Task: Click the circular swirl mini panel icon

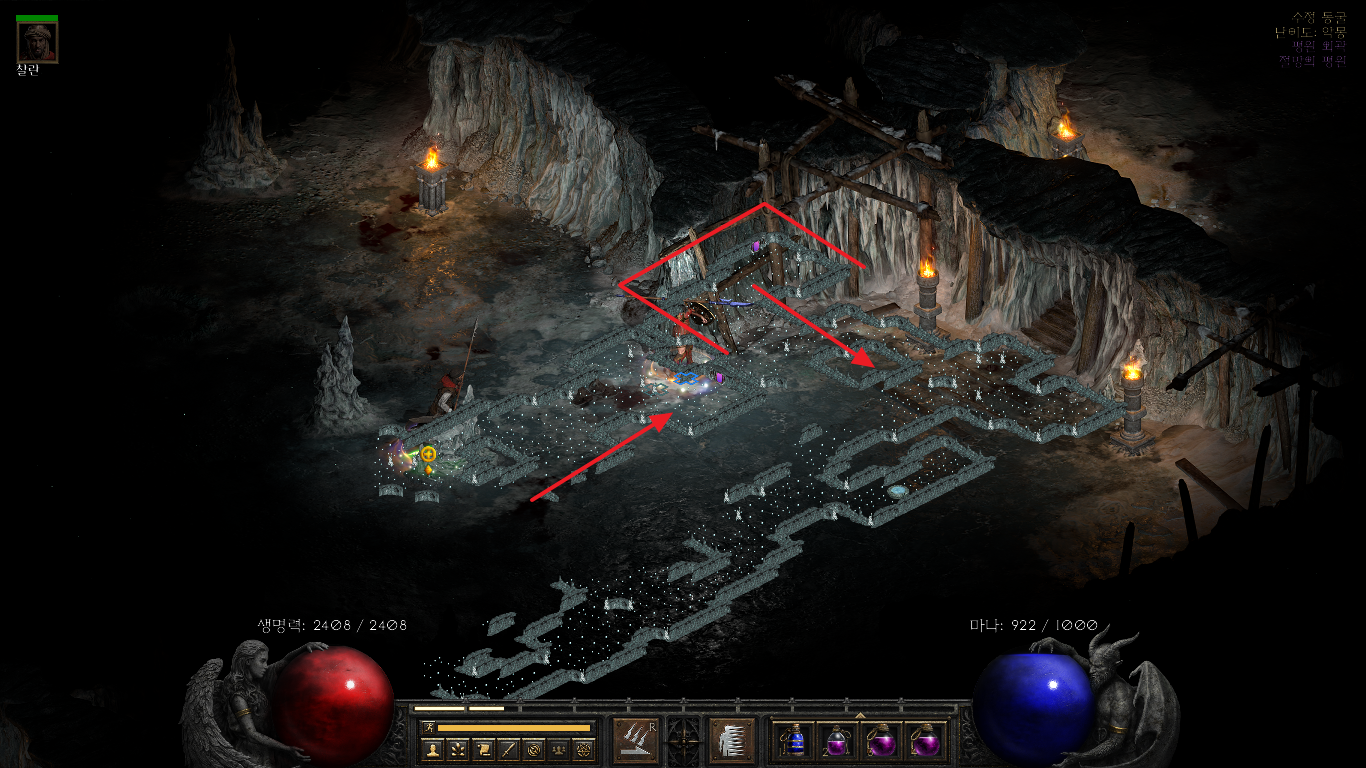Action: pyautogui.click(x=534, y=749)
